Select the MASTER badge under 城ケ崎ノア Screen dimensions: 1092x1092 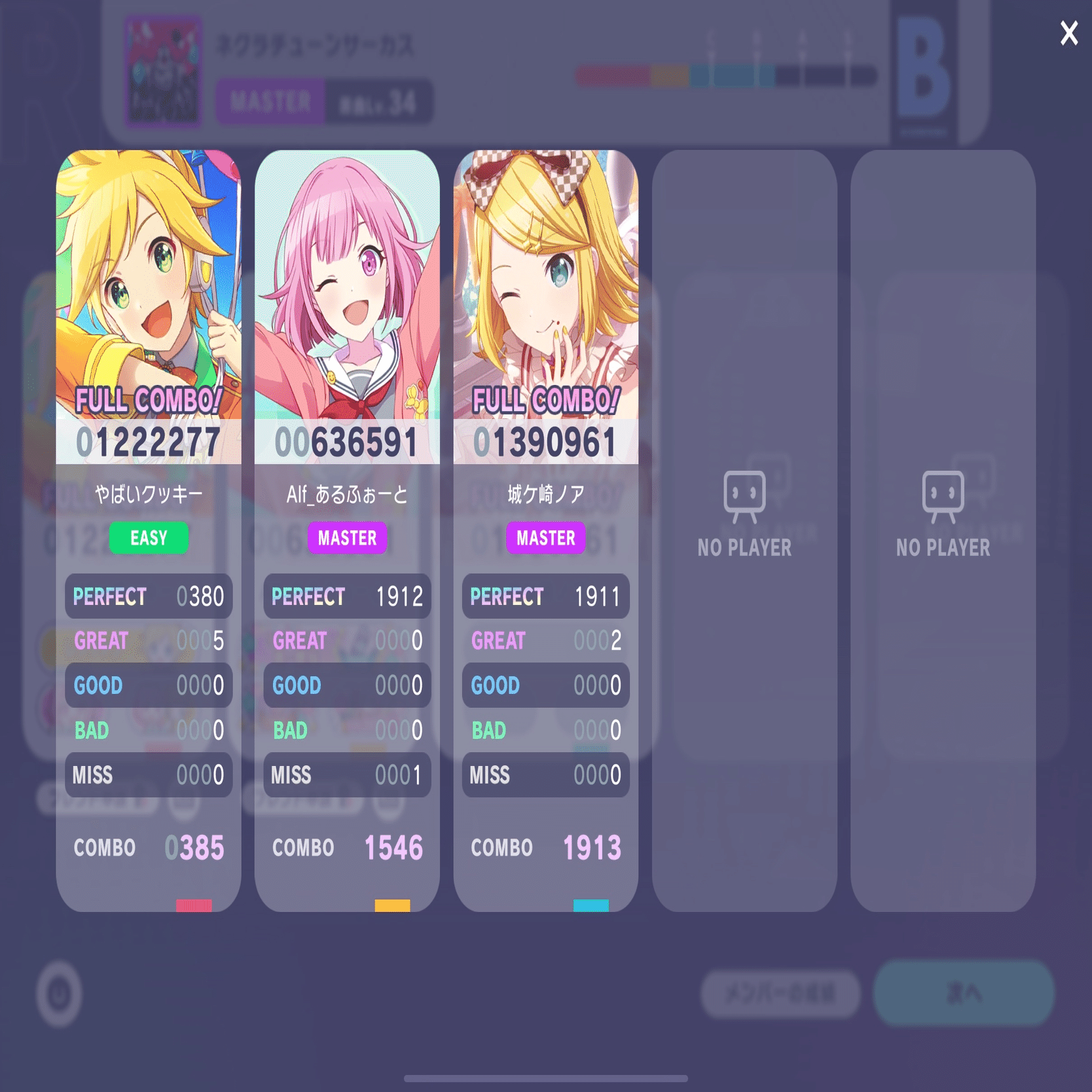545,538
